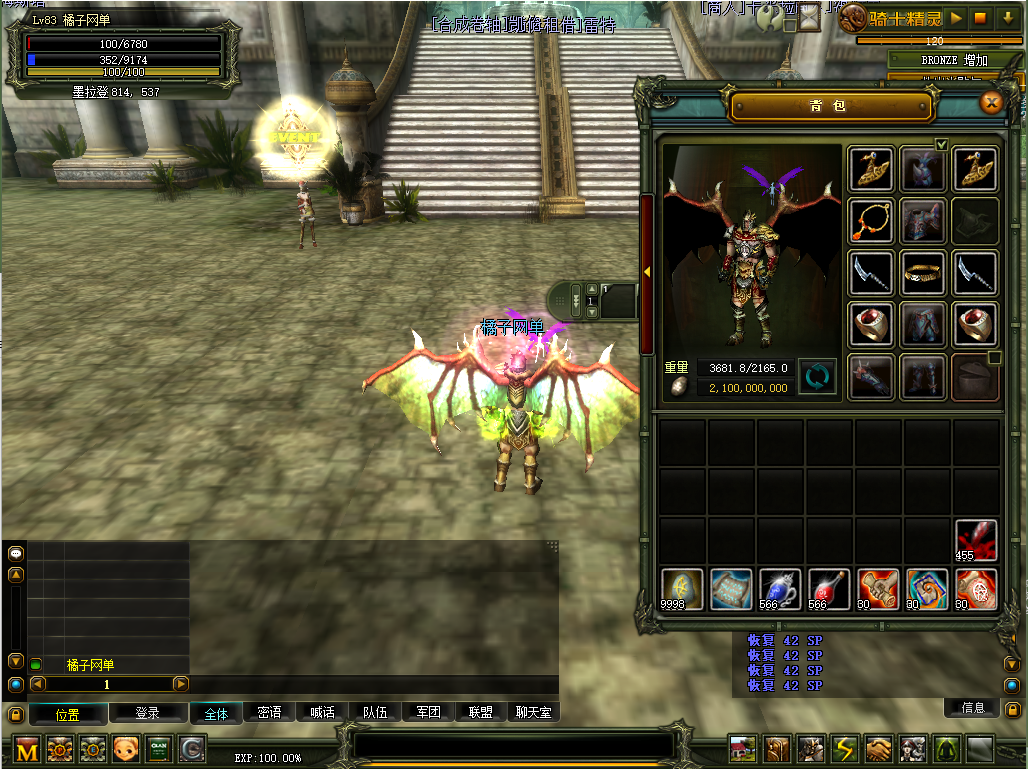Switch to the 军团 chat tab
This screenshot has width=1028, height=769.
pos(428,713)
